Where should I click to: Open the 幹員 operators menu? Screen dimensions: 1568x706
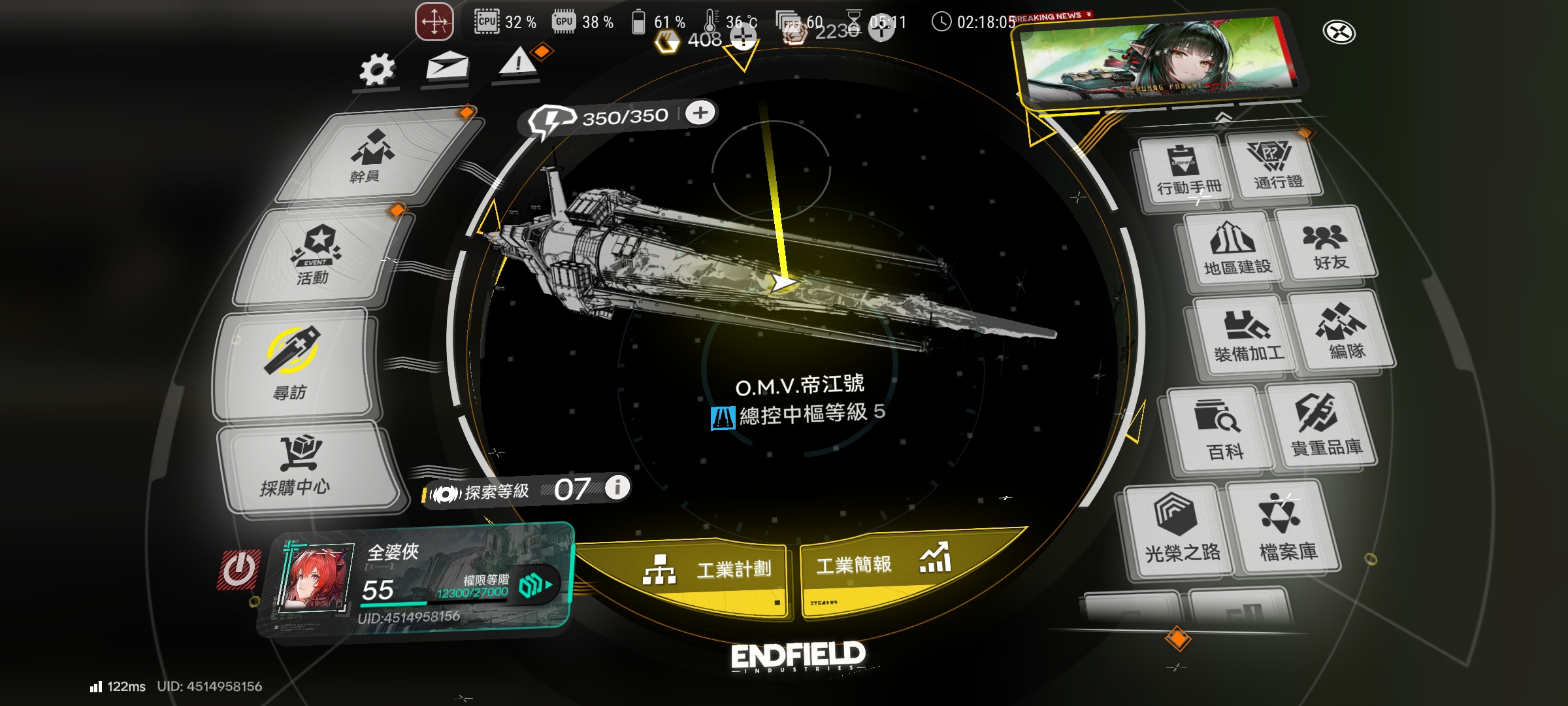click(374, 157)
